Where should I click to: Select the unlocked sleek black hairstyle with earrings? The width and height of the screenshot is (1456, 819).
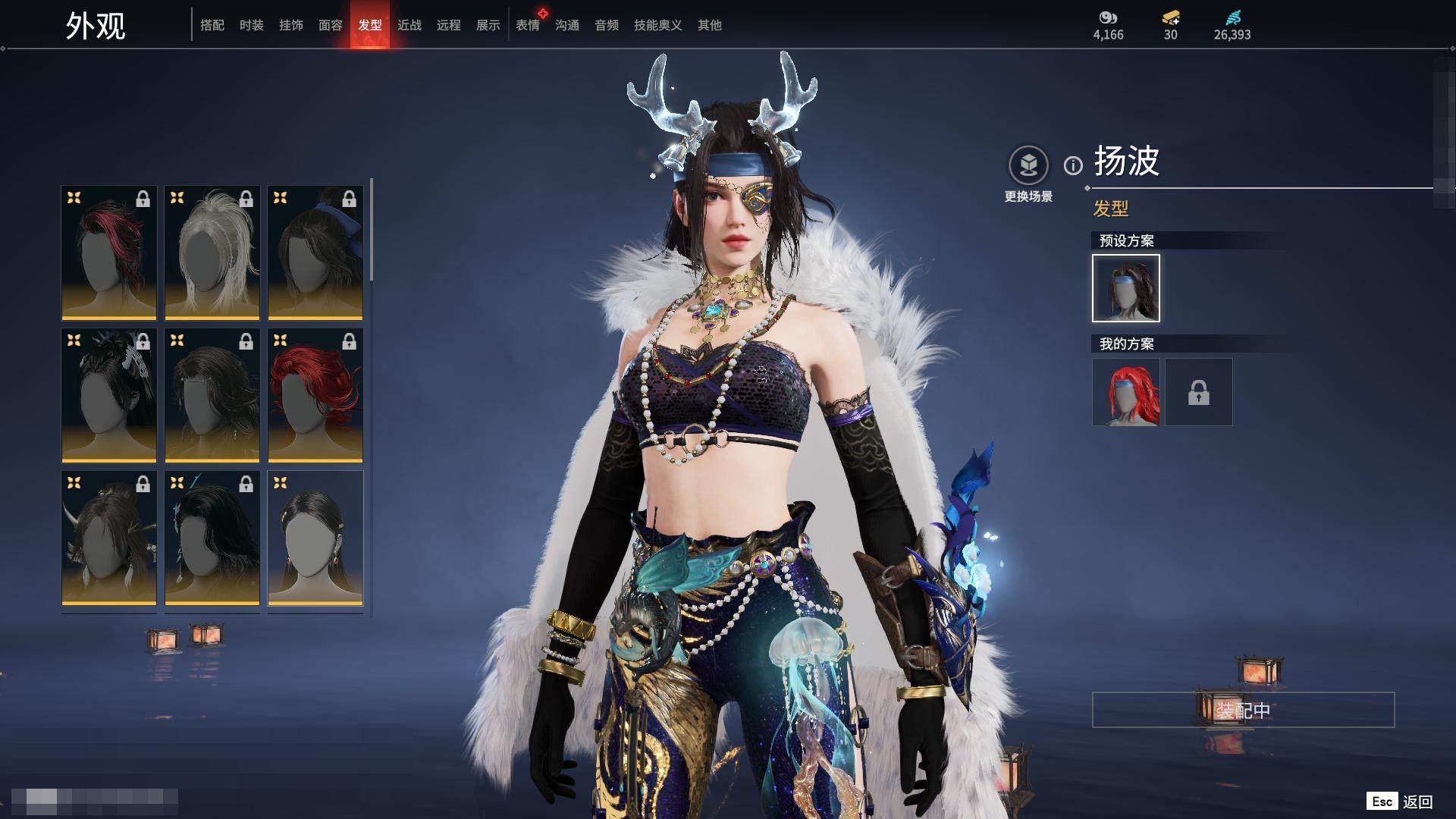315,538
